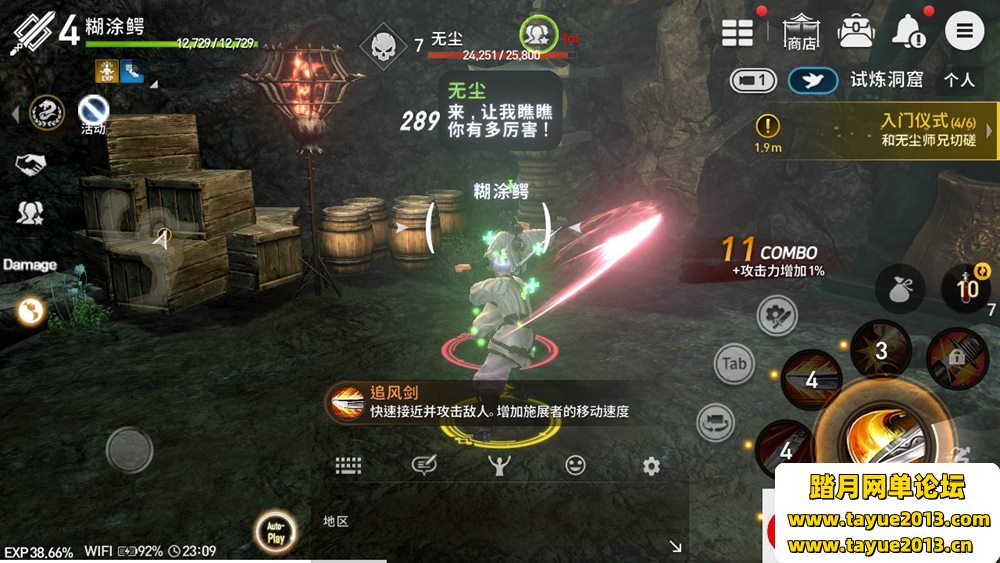The image size is (1000, 563).
Task: Open the 商店 shop
Action: pos(800,32)
